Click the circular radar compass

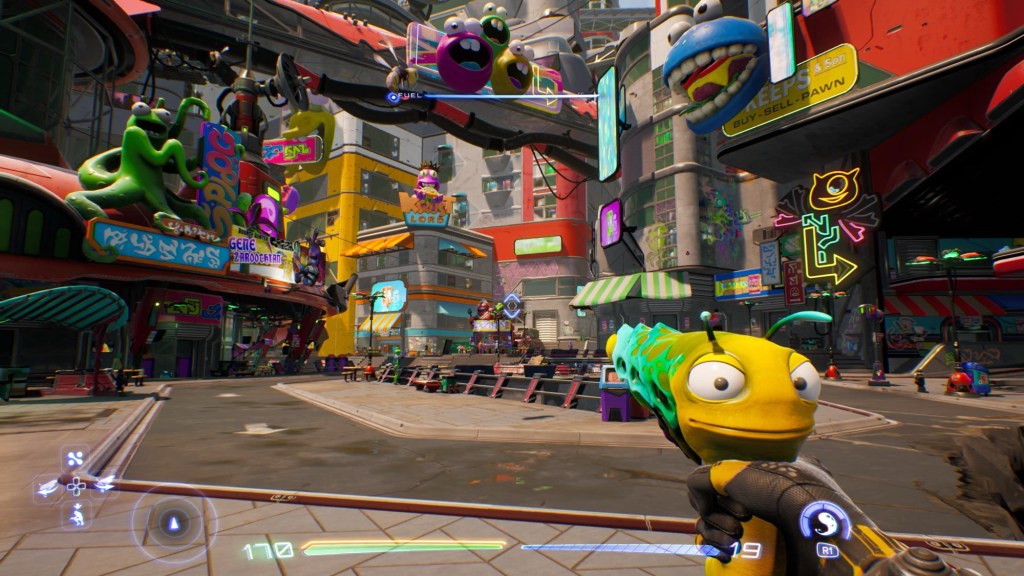(174, 523)
